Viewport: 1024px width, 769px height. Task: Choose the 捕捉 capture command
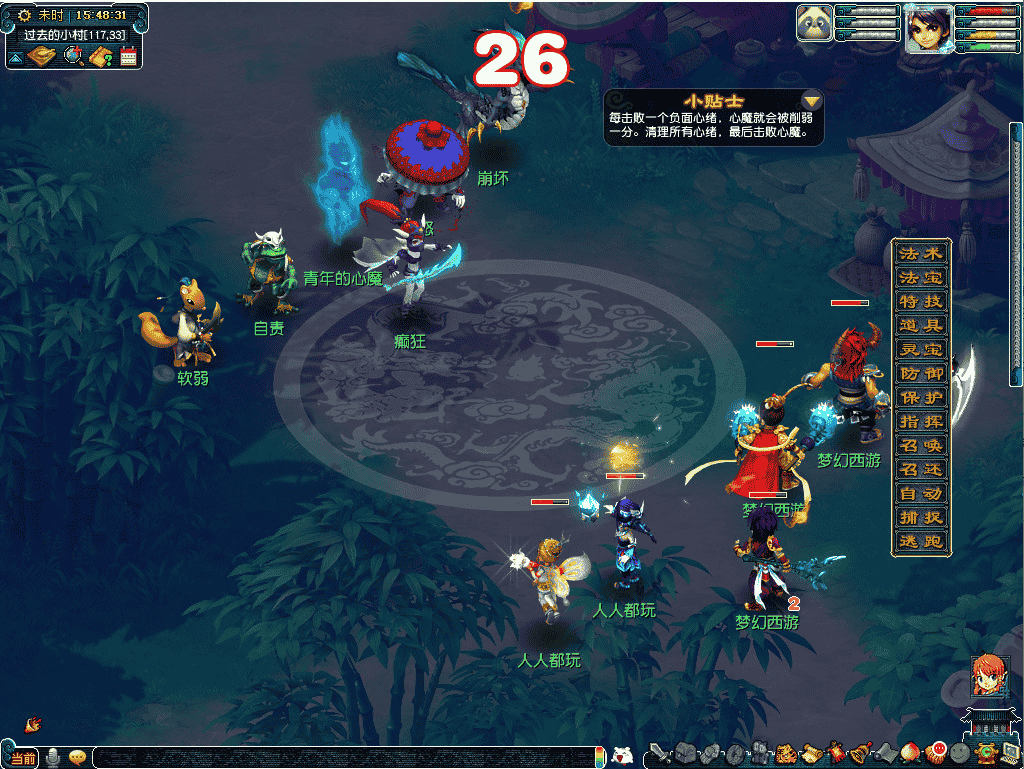(920, 518)
